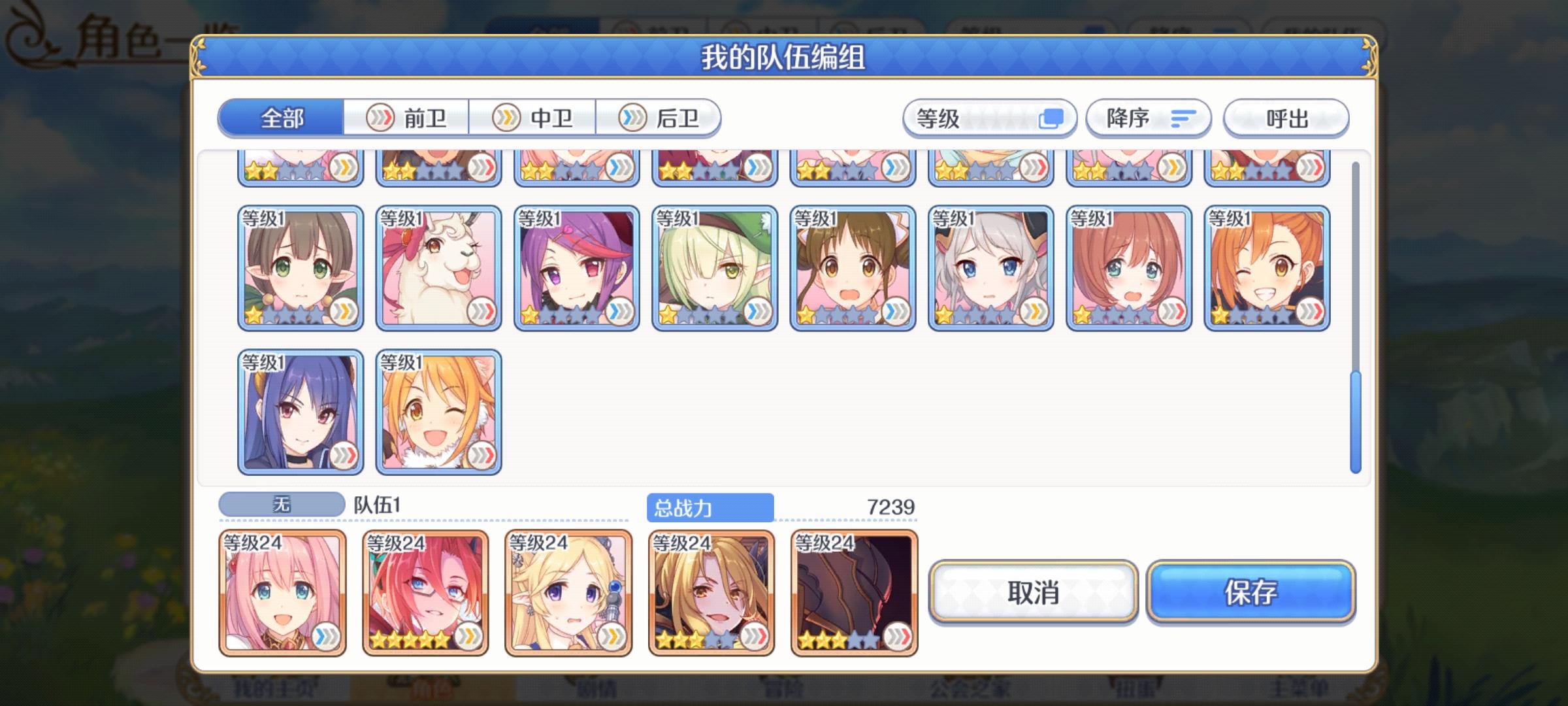Toggle 降序 to change sort order
Viewport: 1568px width, 706px height.
[x=1148, y=118]
